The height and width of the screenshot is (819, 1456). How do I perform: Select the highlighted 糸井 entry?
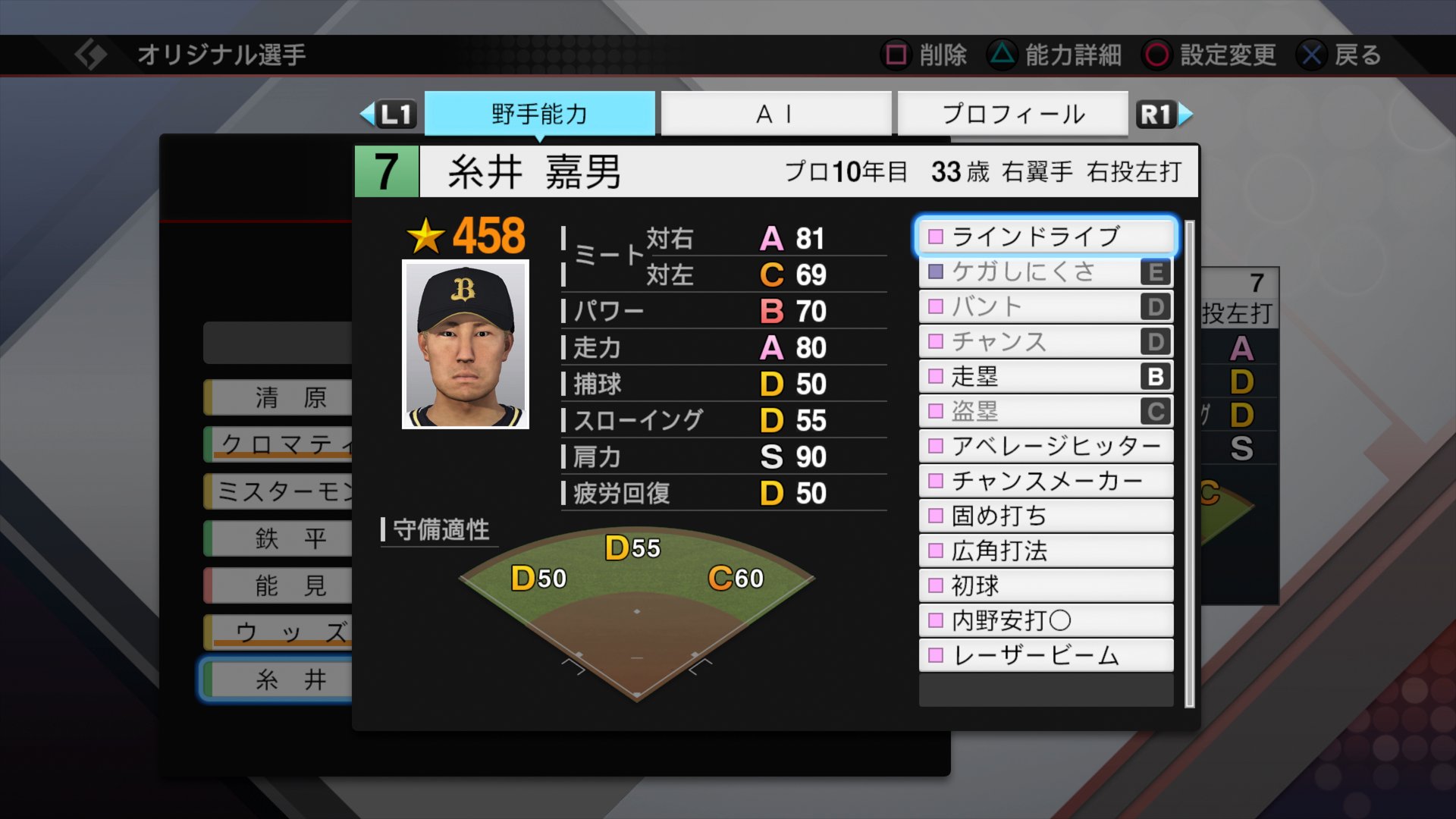coord(281,679)
